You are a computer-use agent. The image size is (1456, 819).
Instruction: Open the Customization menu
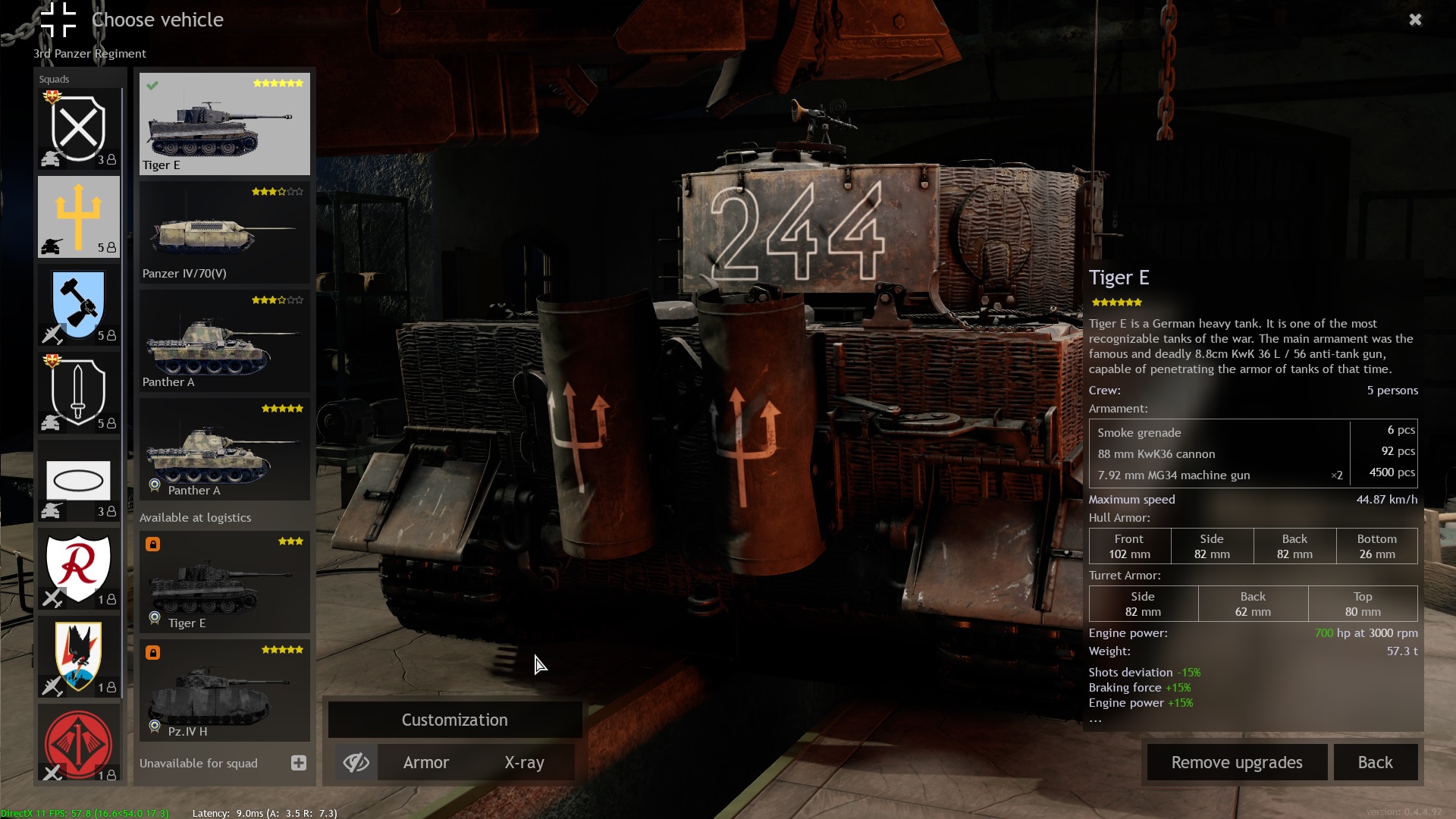454,720
